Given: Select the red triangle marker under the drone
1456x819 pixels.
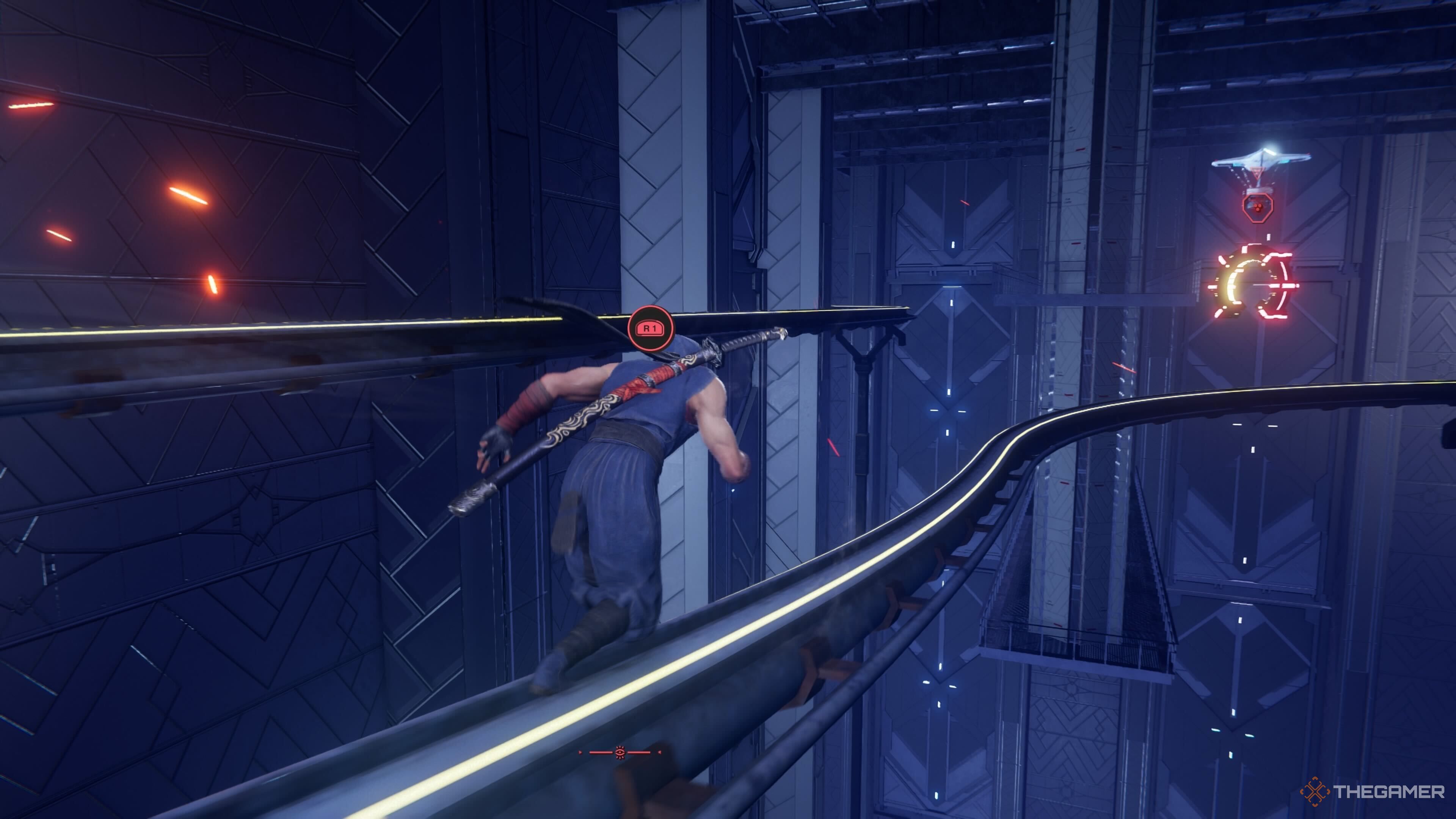Looking at the screenshot, I should pyautogui.click(x=1257, y=173).
